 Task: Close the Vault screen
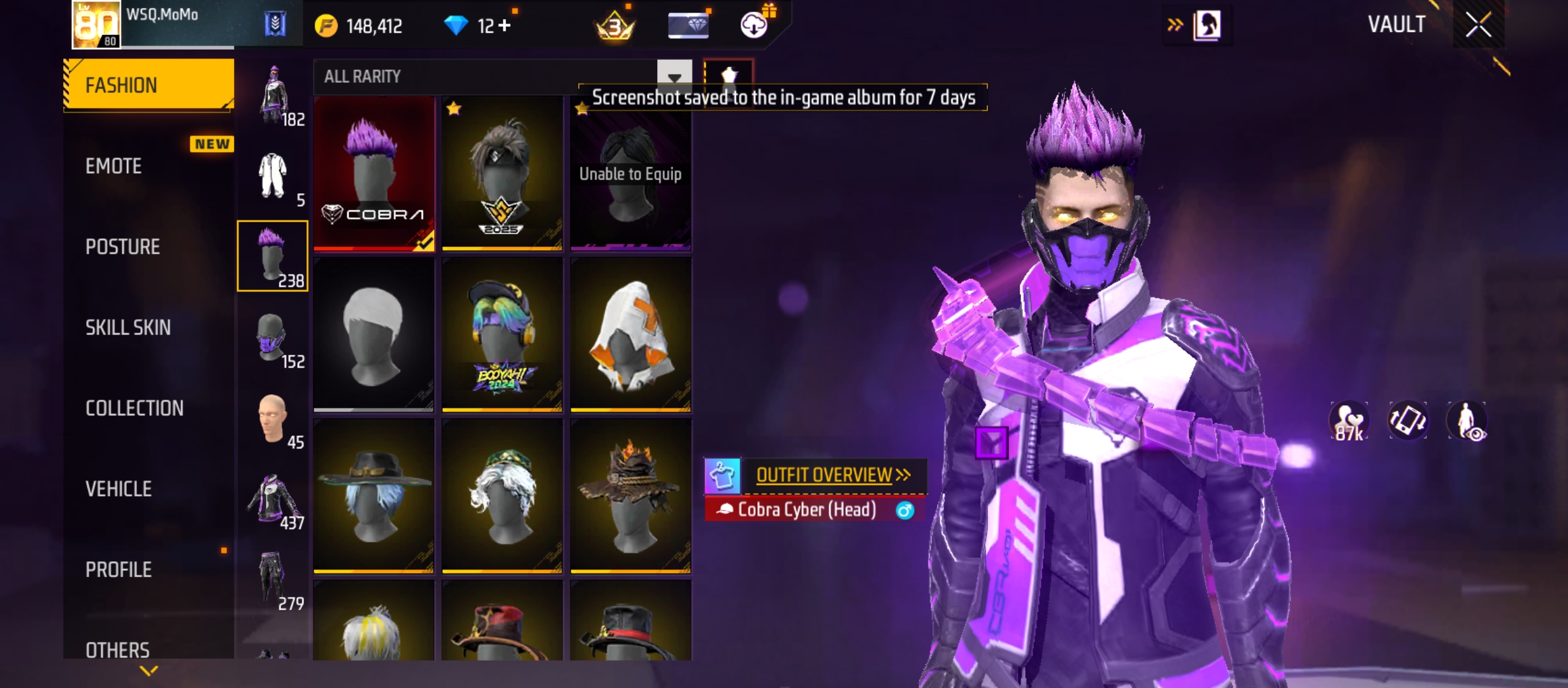tap(1478, 25)
